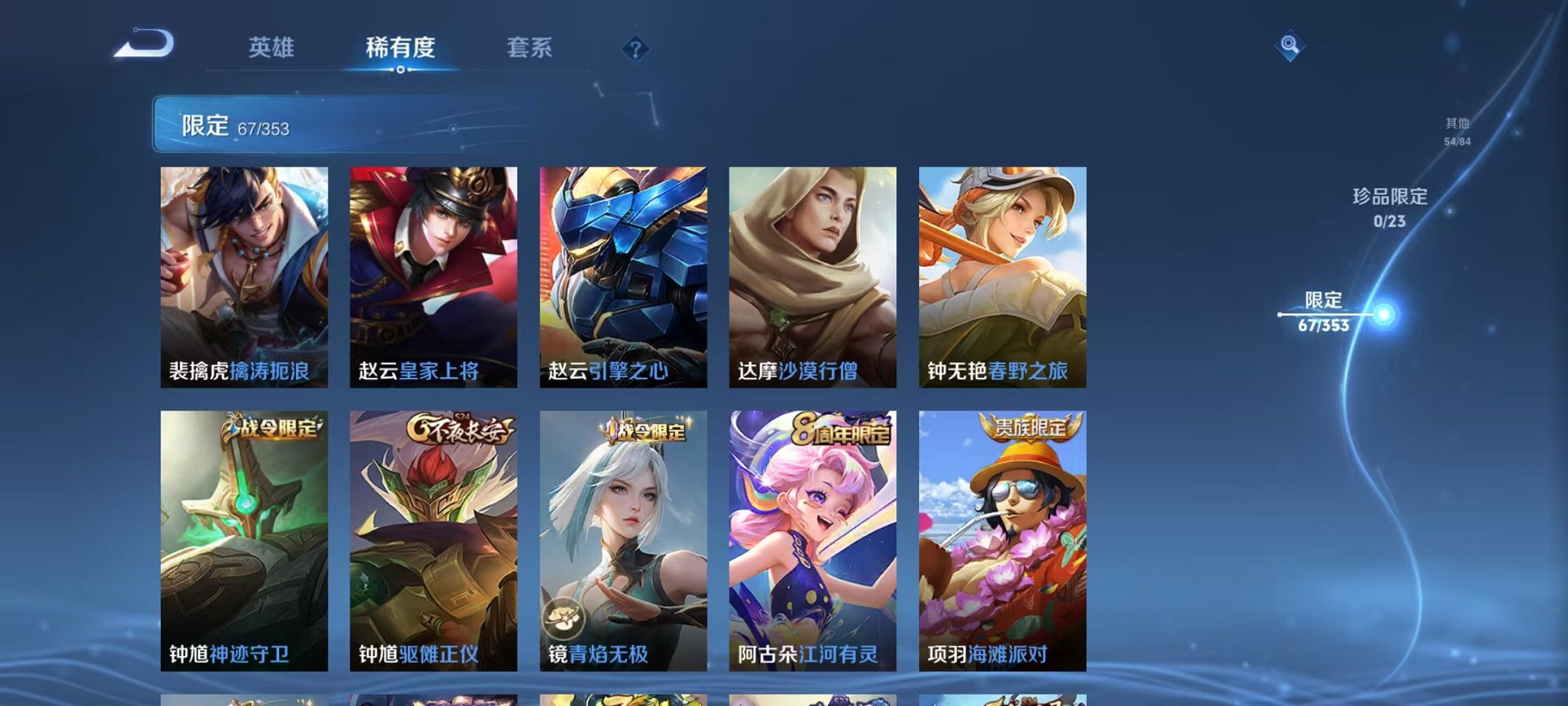Screen dimensions: 1568x706
Task: Select the 稀有度 tab
Action: 400,48
